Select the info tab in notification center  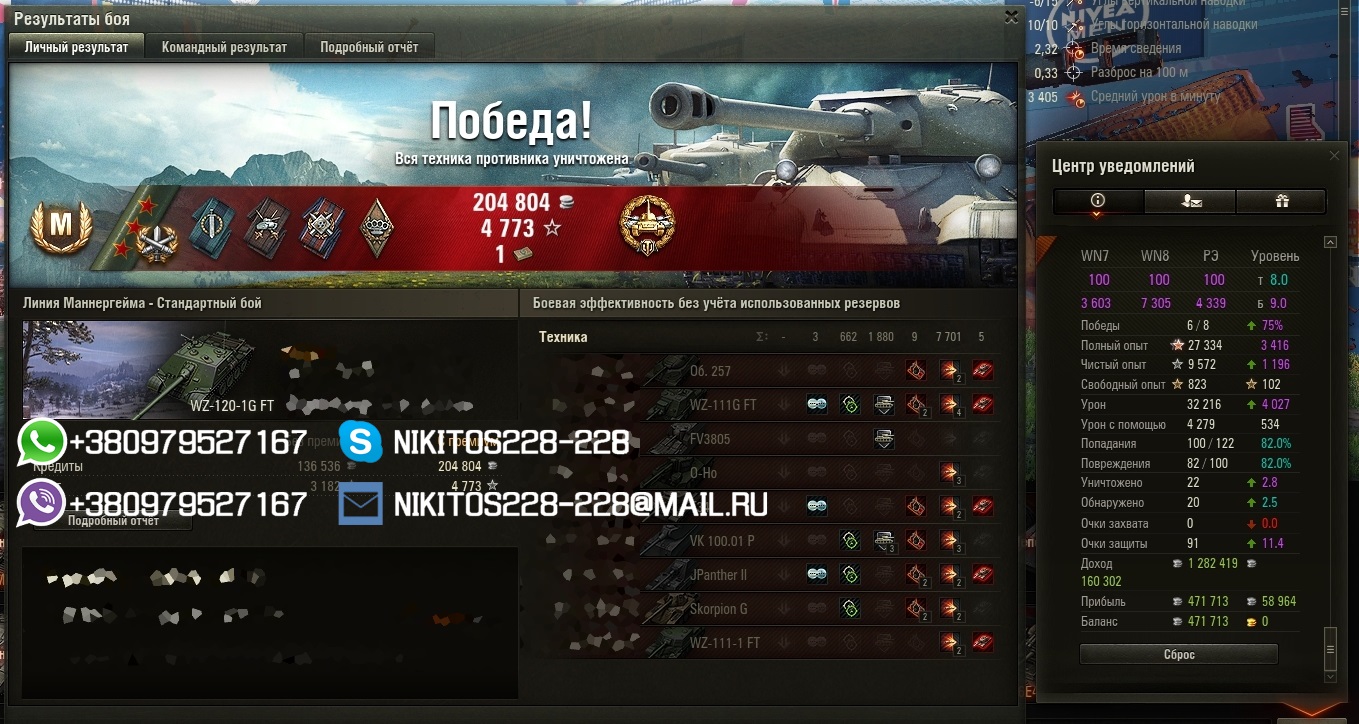pyautogui.click(x=1098, y=201)
